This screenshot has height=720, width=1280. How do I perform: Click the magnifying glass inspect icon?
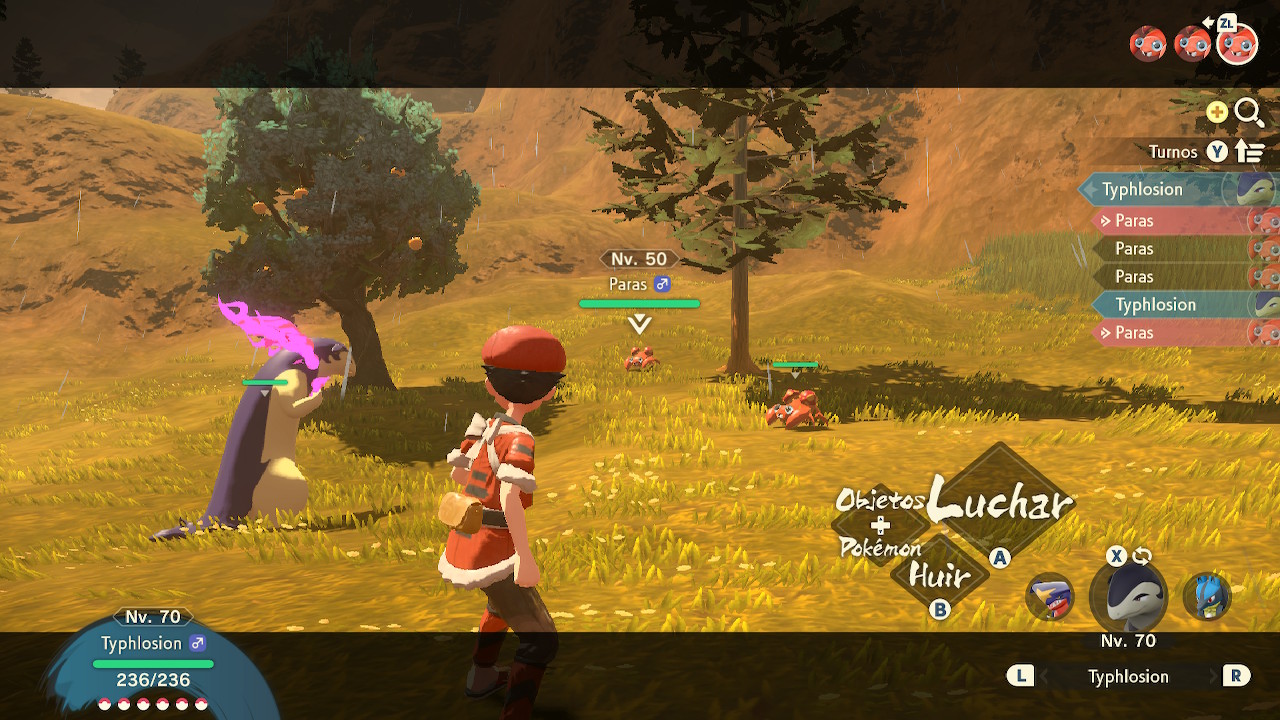point(1249,112)
